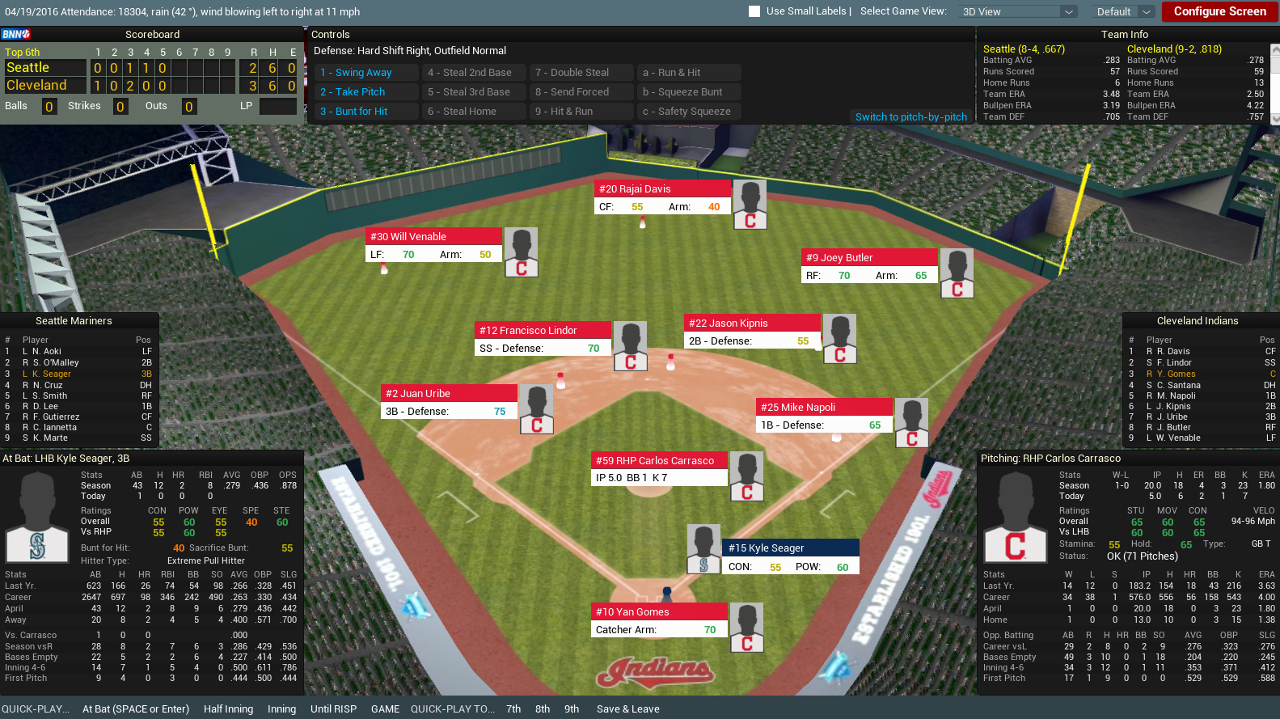
Task: Click Save & Leave
Action: (628, 709)
